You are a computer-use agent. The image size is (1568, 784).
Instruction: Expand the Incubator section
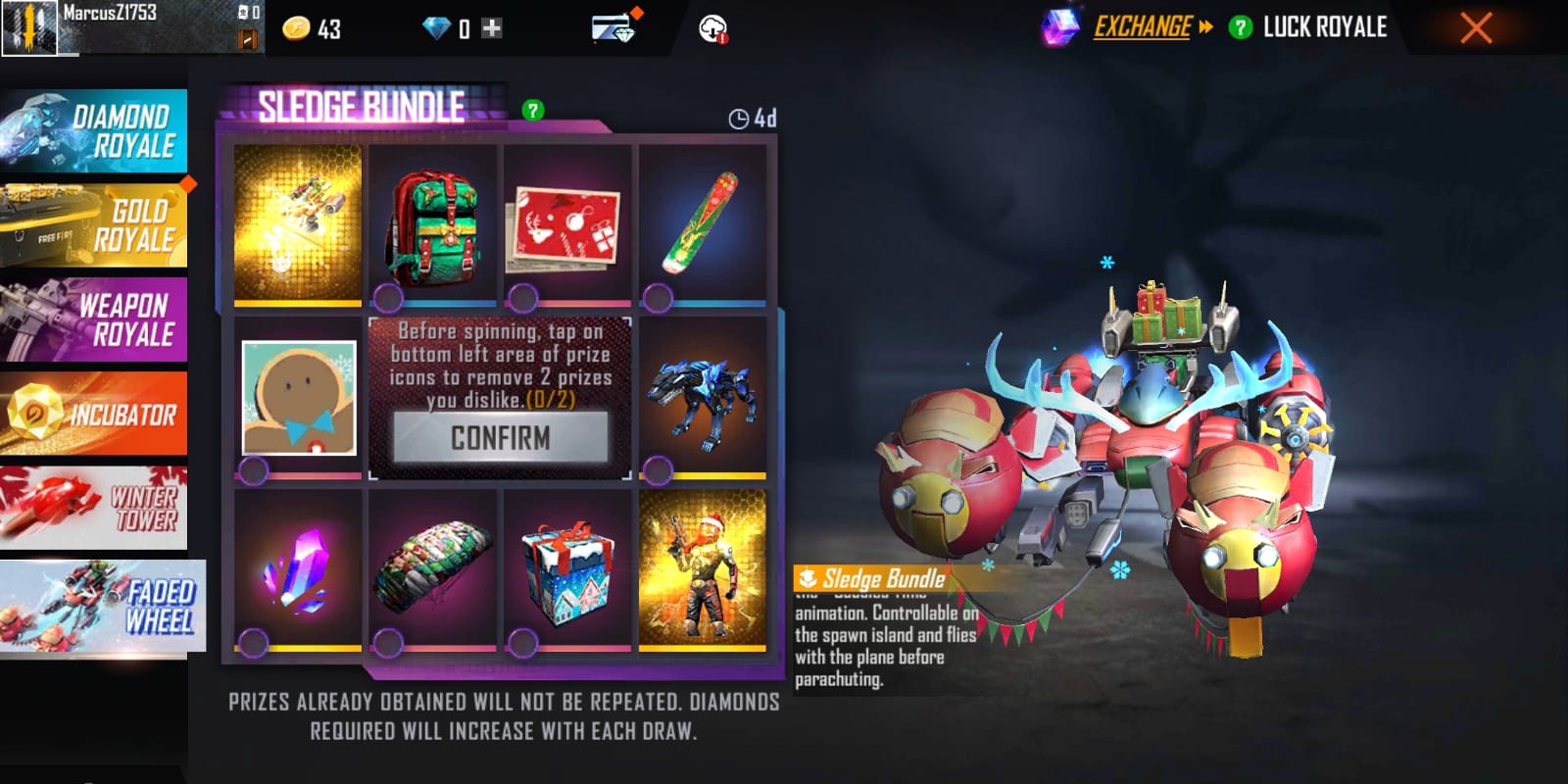click(95, 413)
